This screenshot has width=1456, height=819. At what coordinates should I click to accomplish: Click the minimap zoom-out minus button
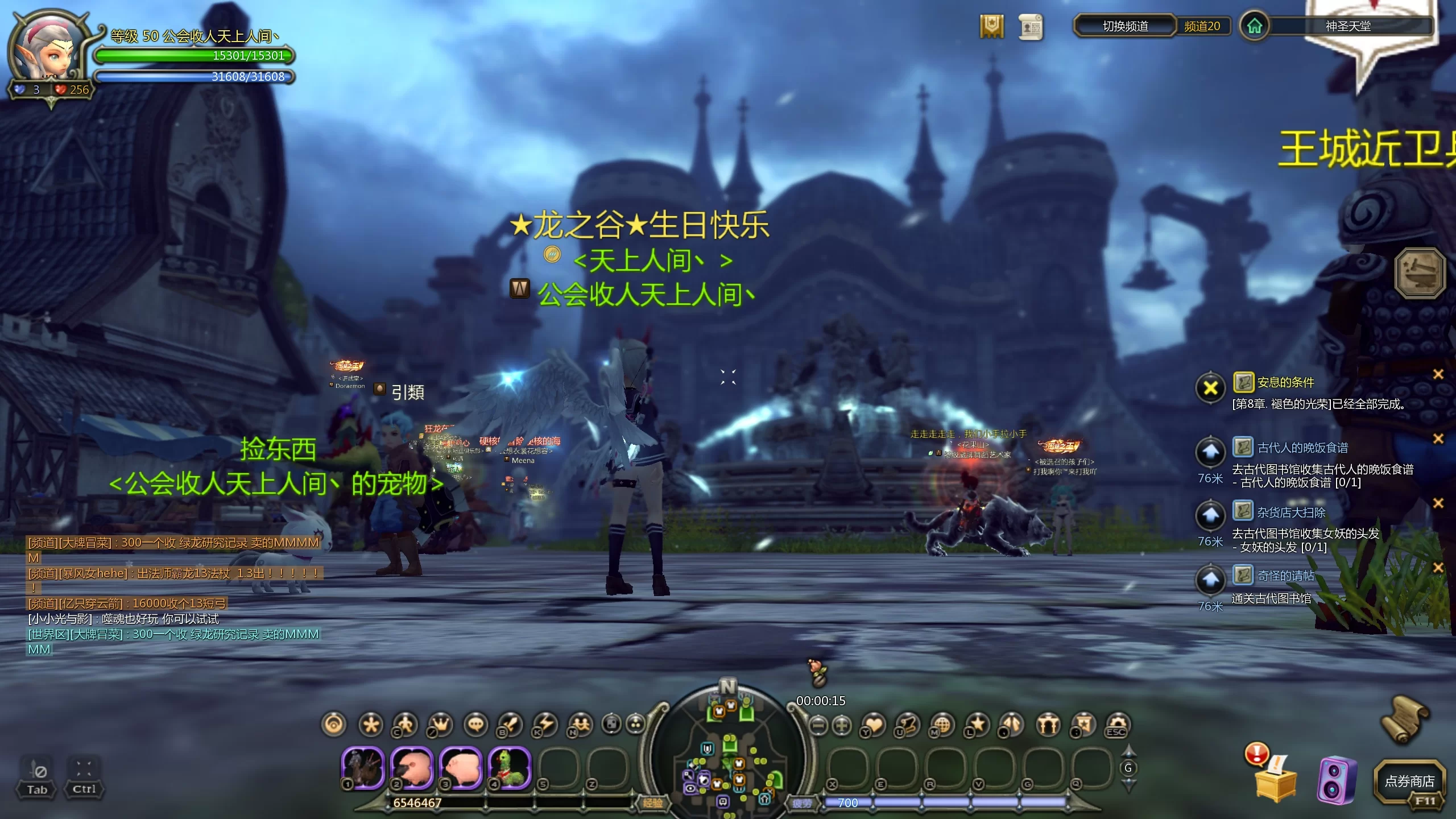818,725
